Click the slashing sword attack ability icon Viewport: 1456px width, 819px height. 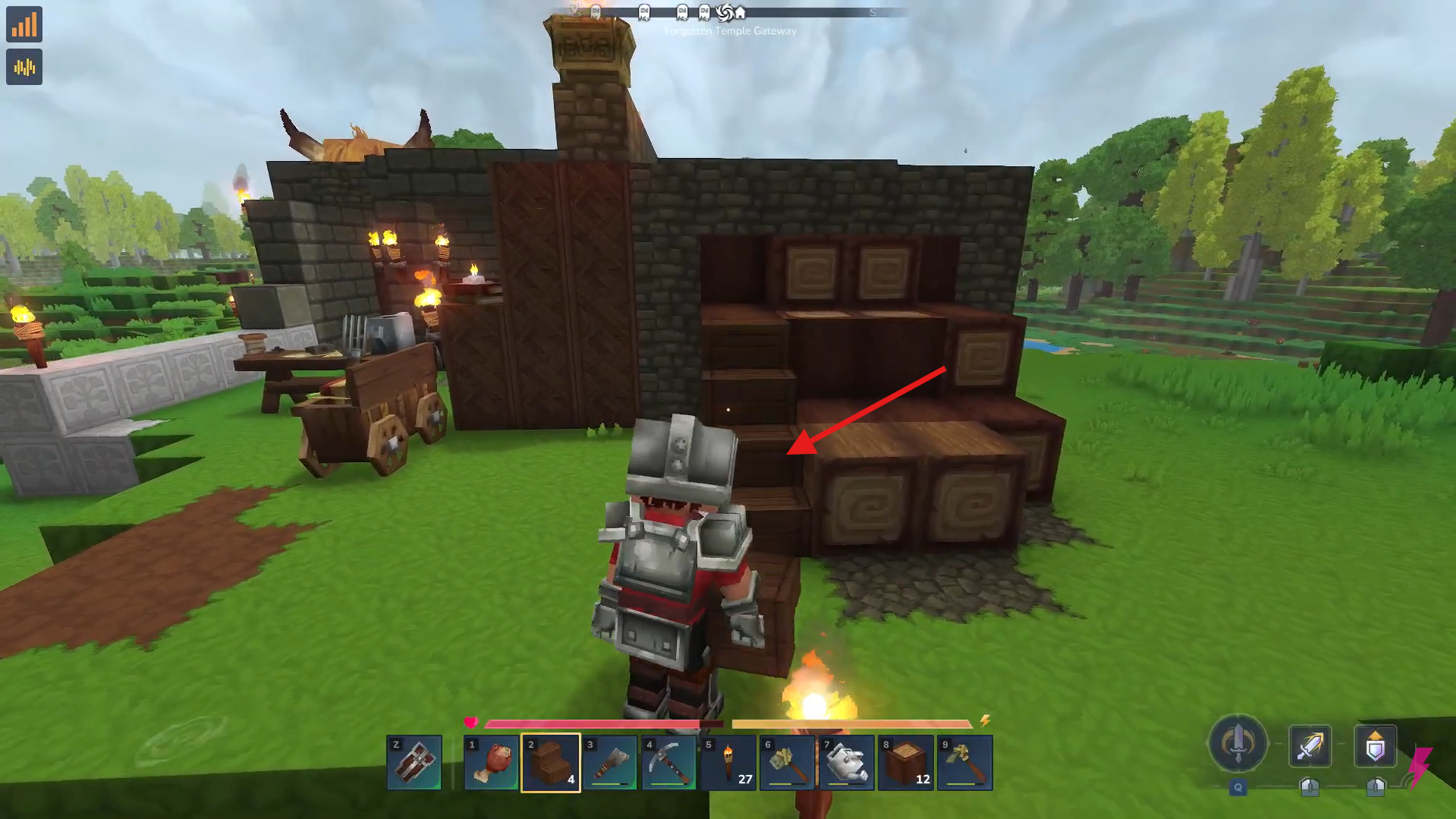[x=1311, y=746]
